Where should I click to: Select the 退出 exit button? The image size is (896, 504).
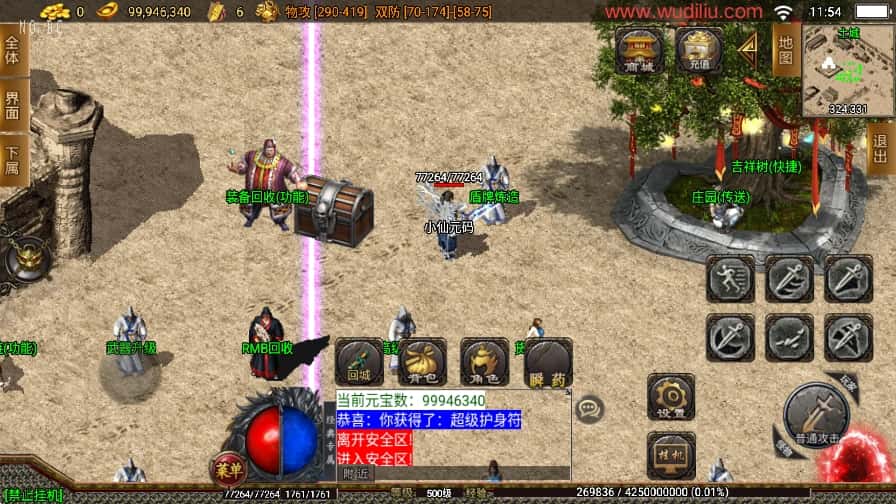(881, 150)
